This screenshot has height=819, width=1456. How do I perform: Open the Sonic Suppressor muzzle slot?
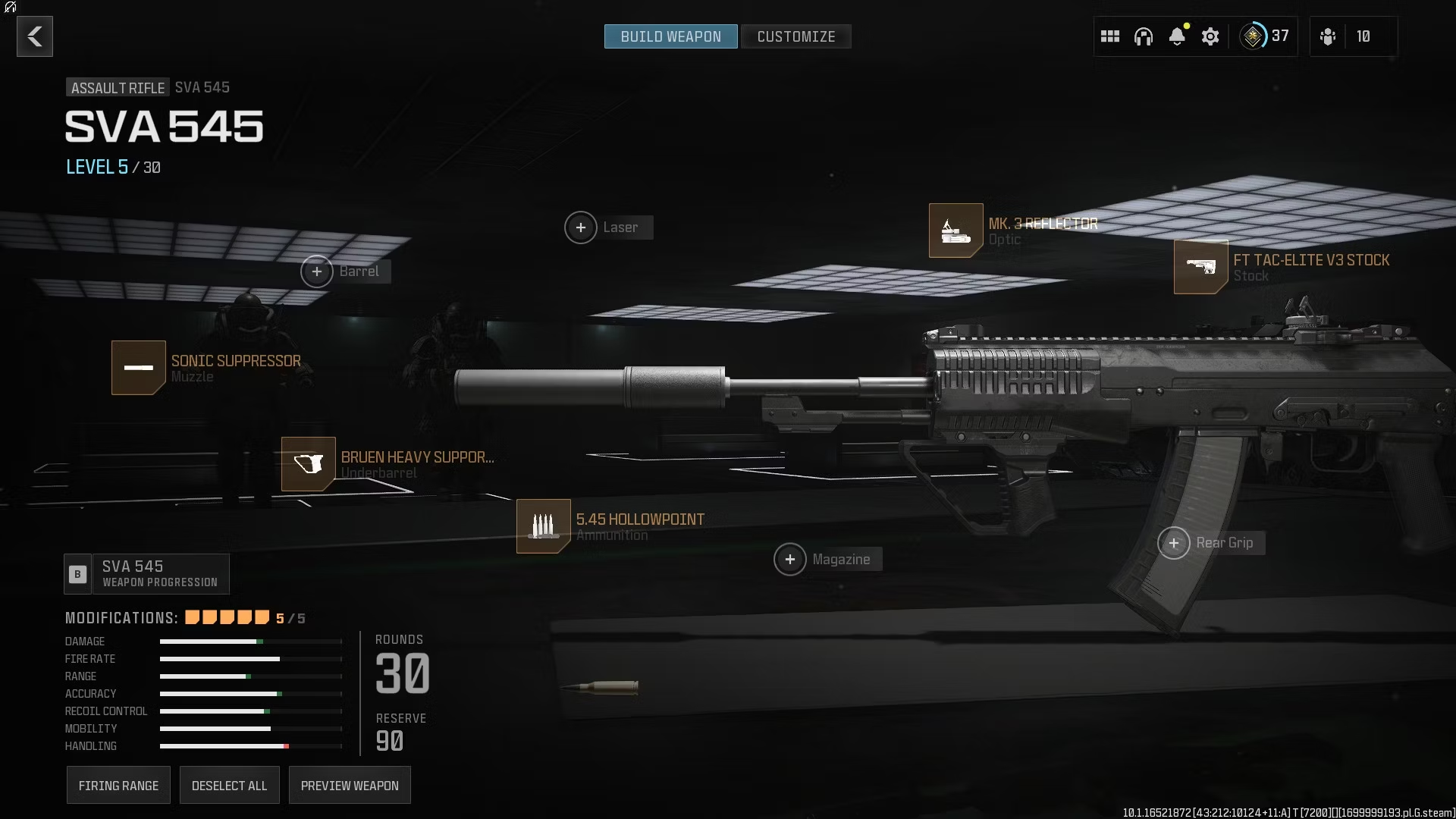[139, 368]
